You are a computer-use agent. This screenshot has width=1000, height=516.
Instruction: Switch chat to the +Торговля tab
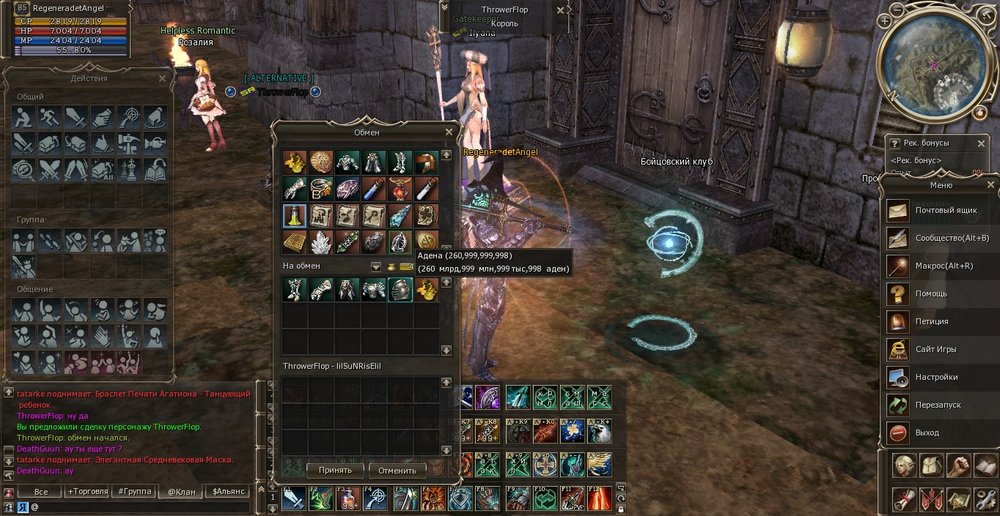[x=88, y=492]
